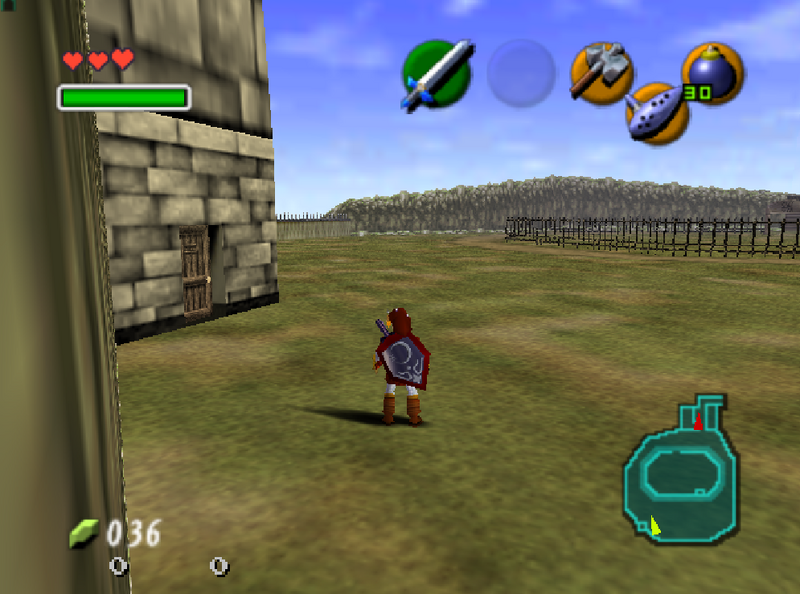Click the yellow player arrow on minimap
Viewport: 800px width, 594px height.
click(x=655, y=524)
